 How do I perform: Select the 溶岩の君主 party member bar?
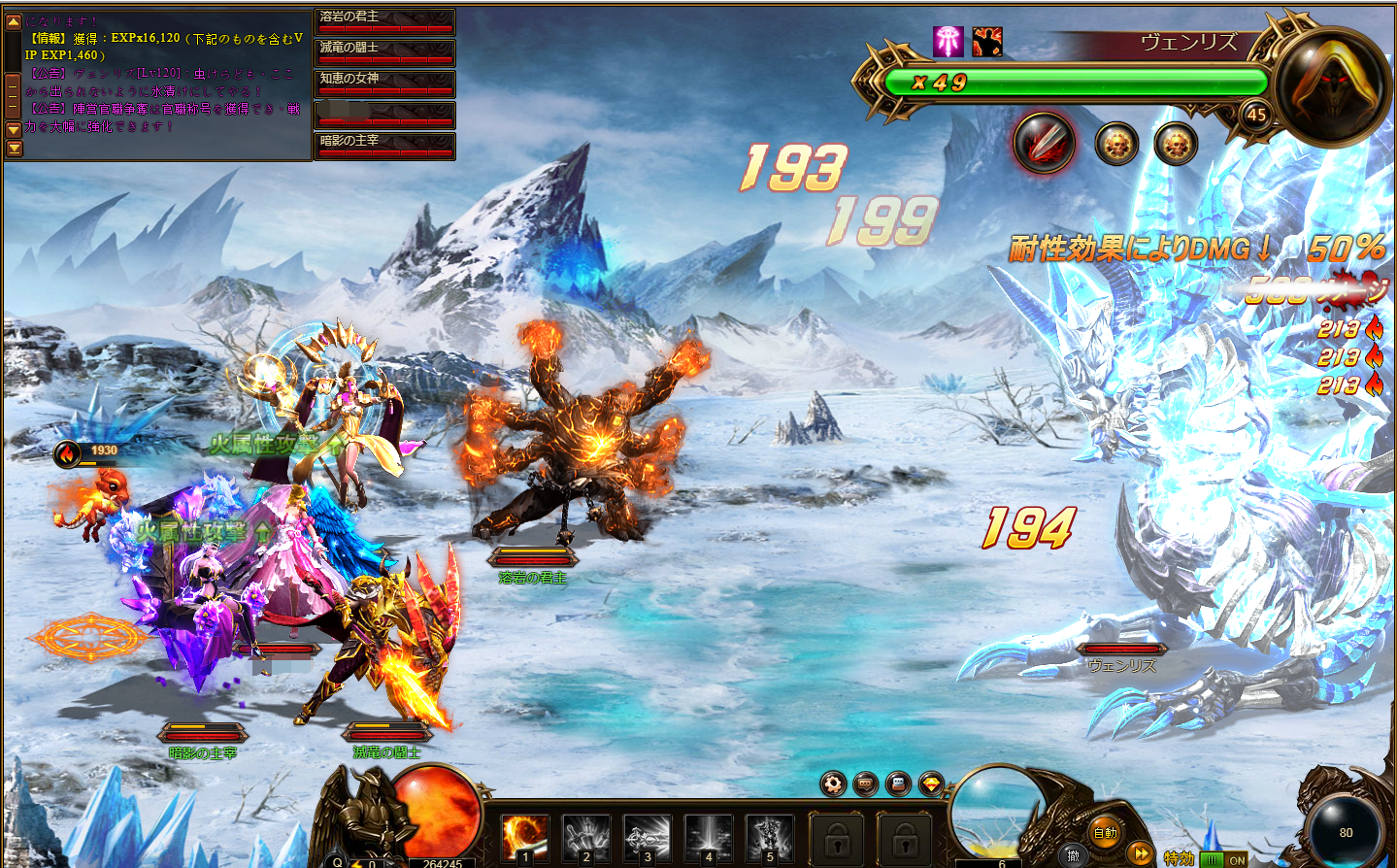(385, 21)
